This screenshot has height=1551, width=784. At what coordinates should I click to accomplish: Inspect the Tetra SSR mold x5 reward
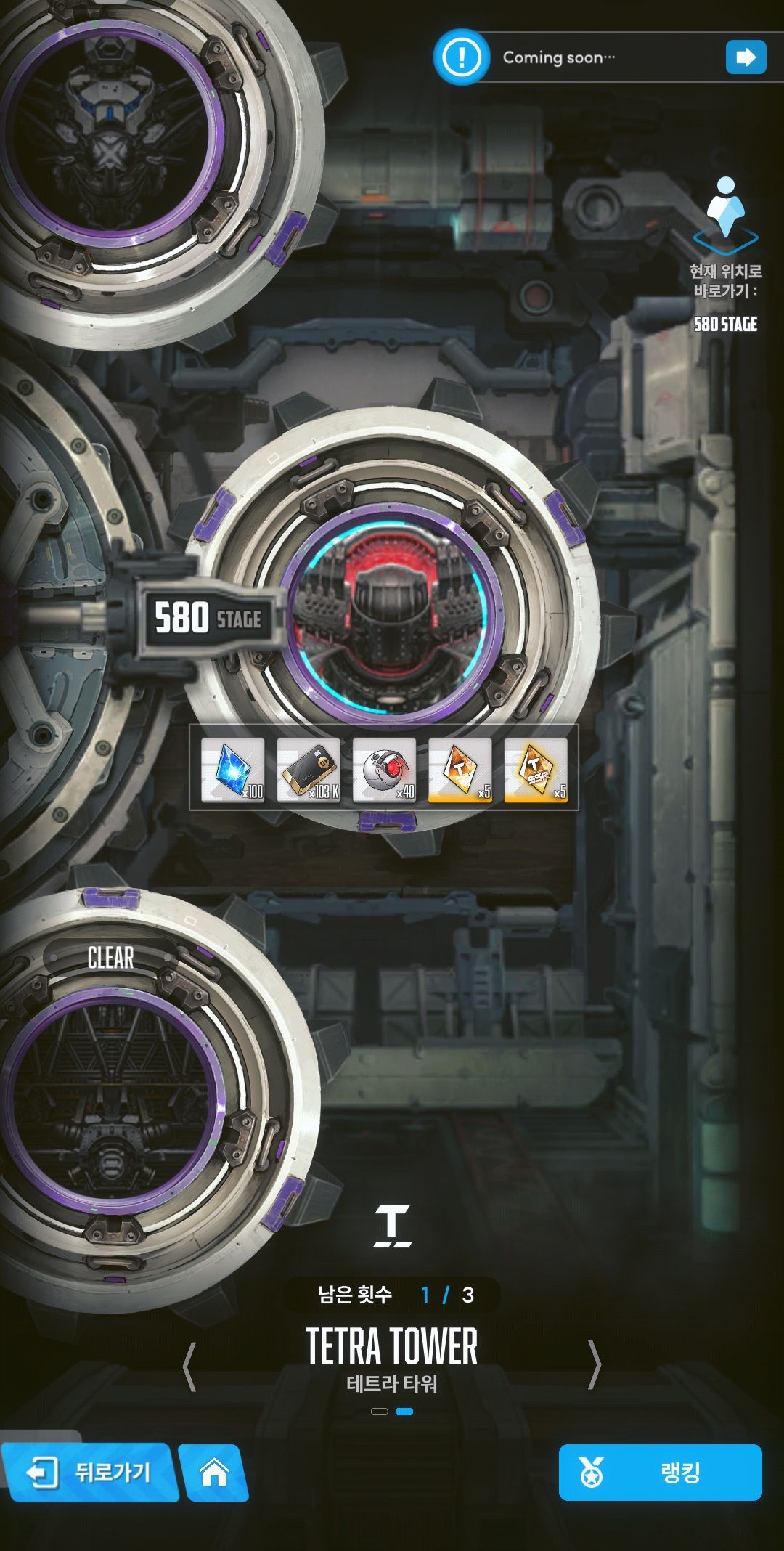[536, 770]
